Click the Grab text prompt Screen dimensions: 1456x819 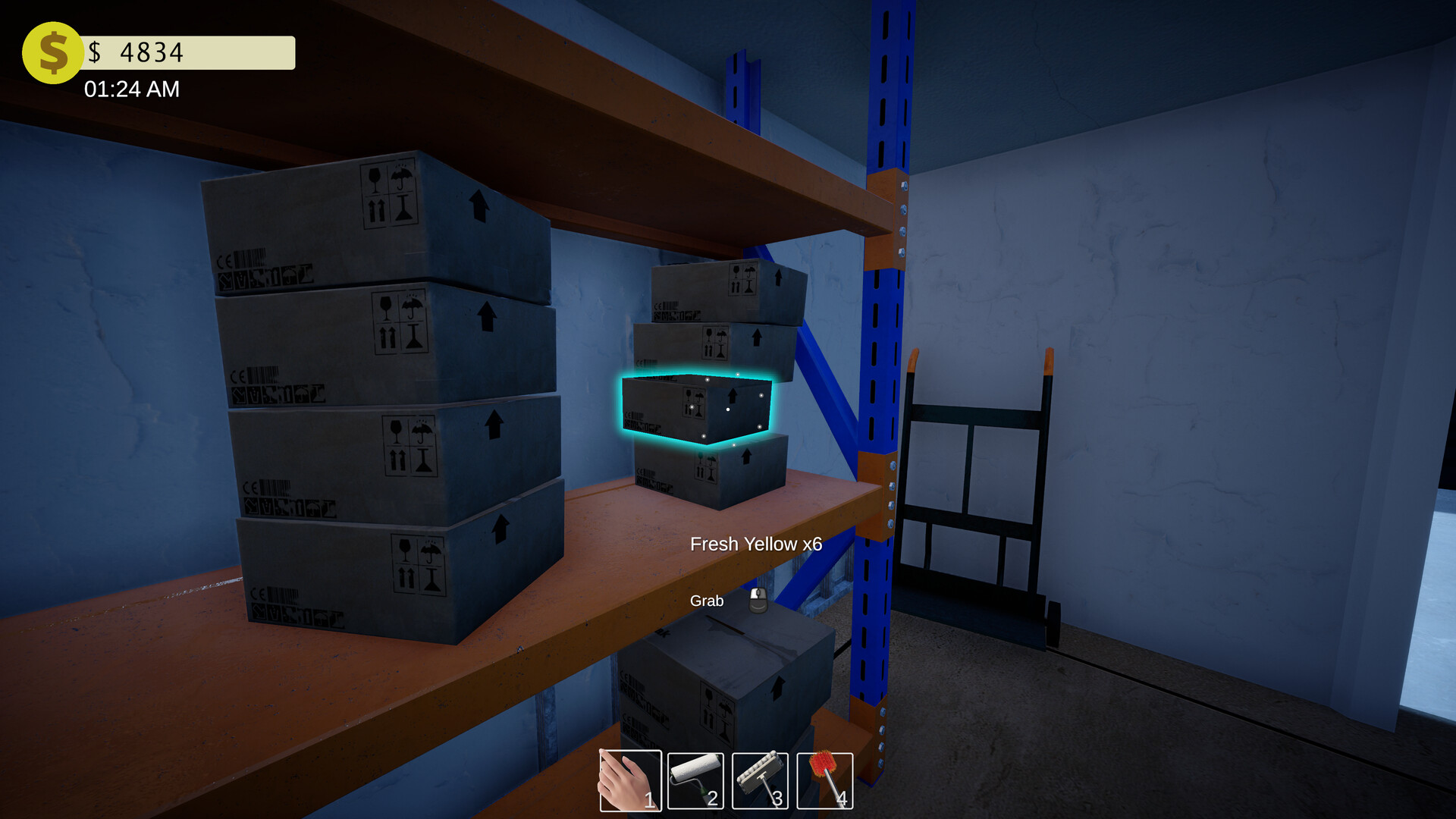[706, 601]
